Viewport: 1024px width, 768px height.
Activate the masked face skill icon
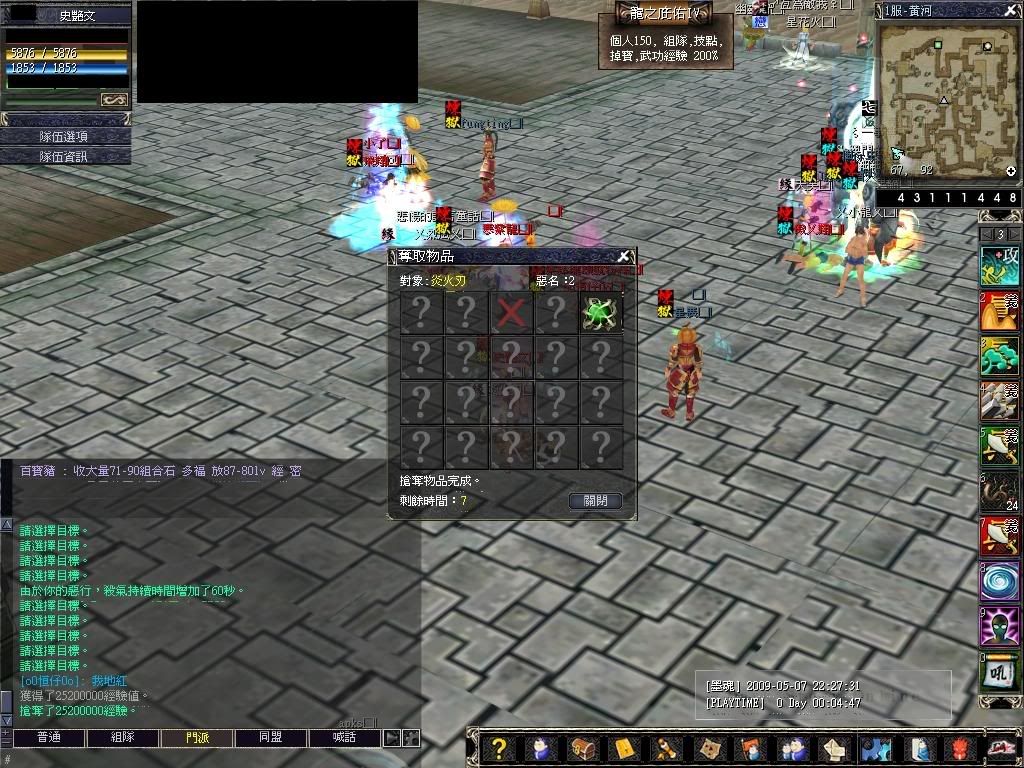click(1000, 627)
